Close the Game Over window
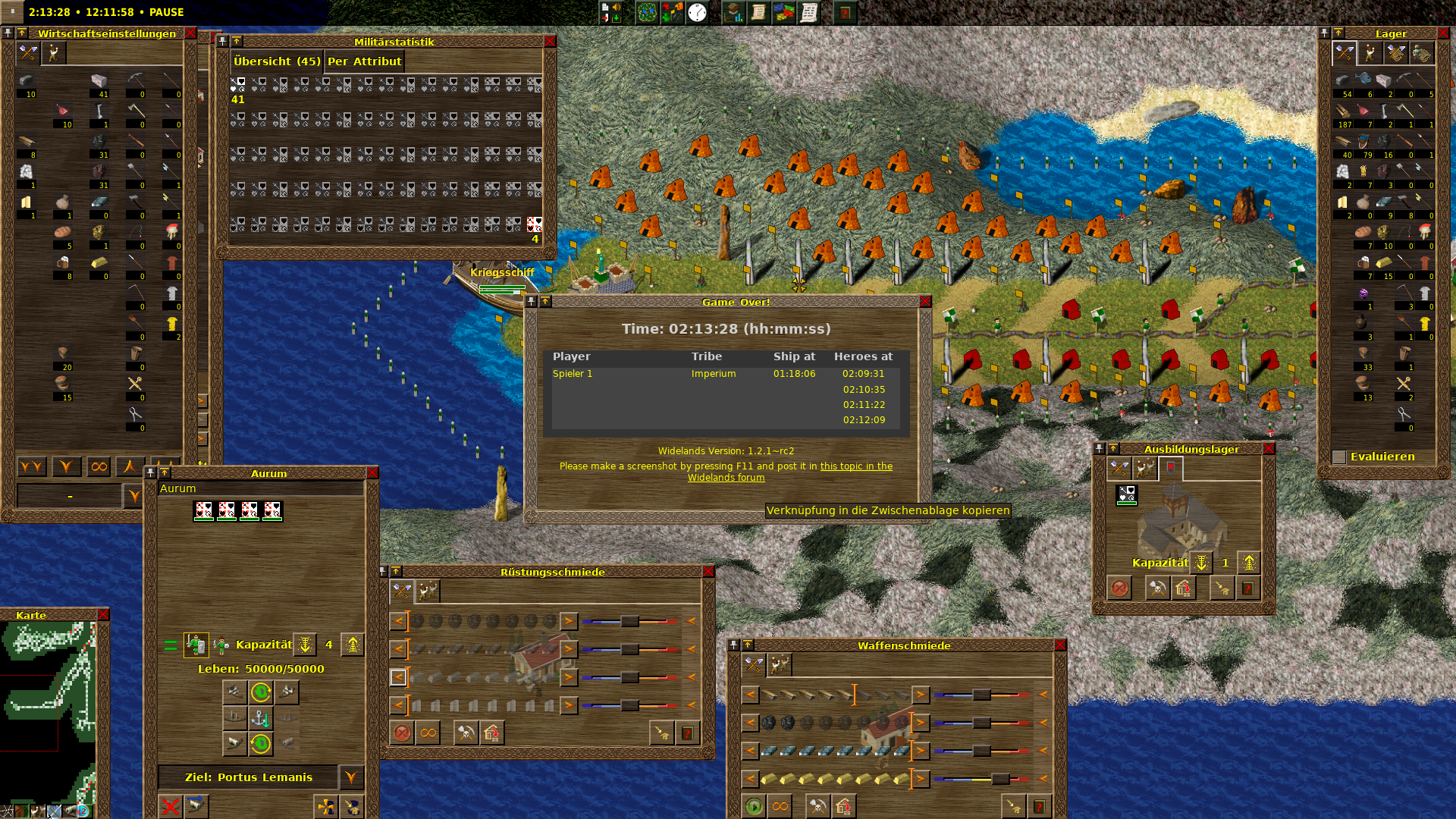 point(925,302)
